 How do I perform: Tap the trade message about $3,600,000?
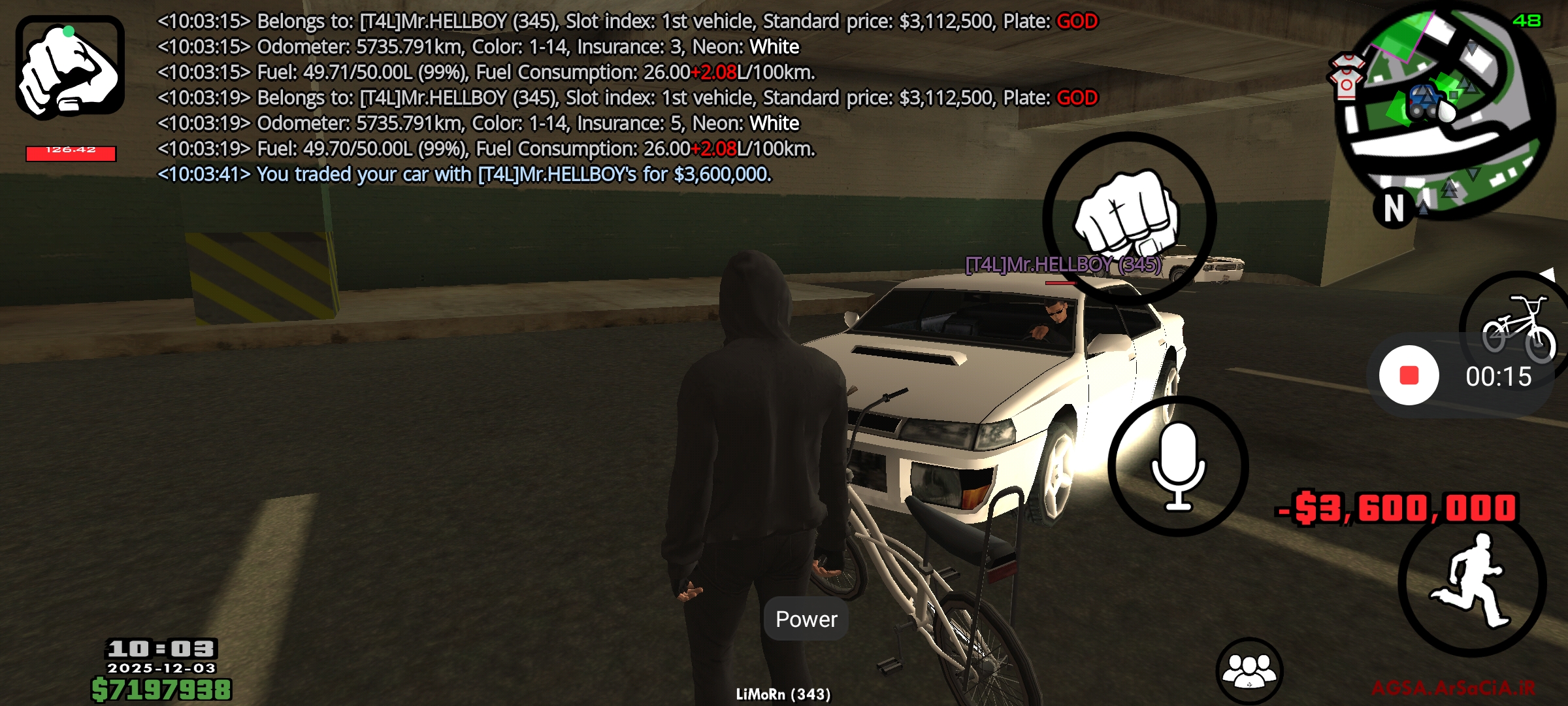coord(464,175)
